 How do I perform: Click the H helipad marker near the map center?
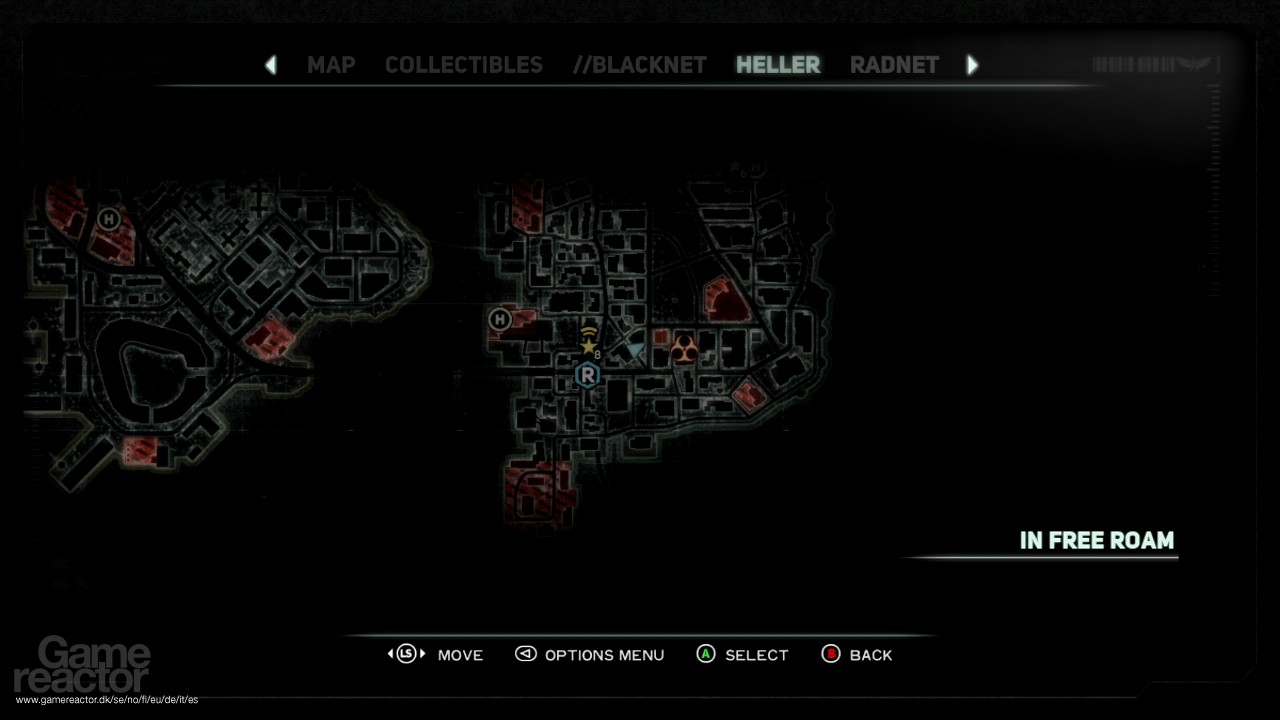click(499, 320)
